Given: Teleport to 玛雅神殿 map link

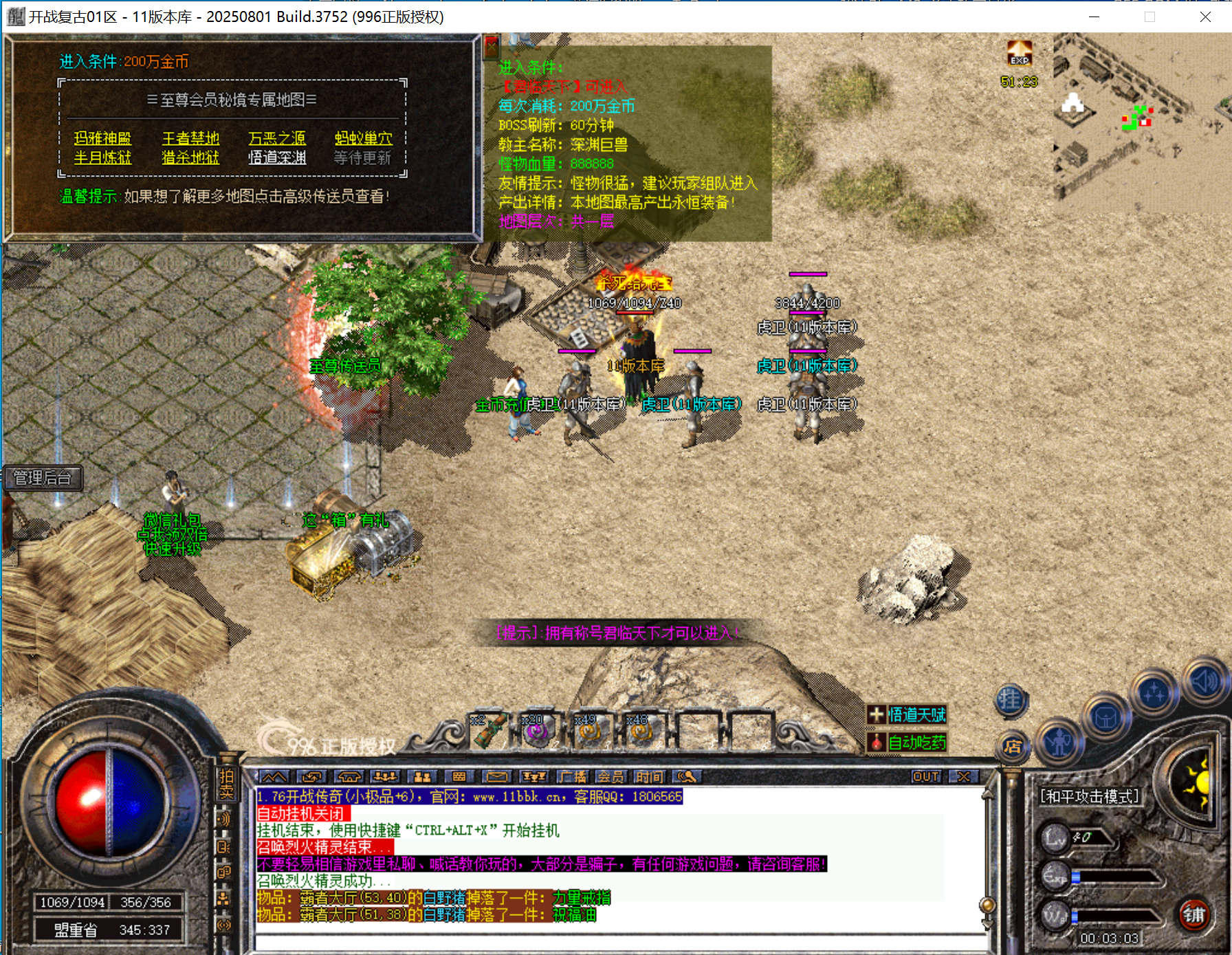Looking at the screenshot, I should click(102, 138).
